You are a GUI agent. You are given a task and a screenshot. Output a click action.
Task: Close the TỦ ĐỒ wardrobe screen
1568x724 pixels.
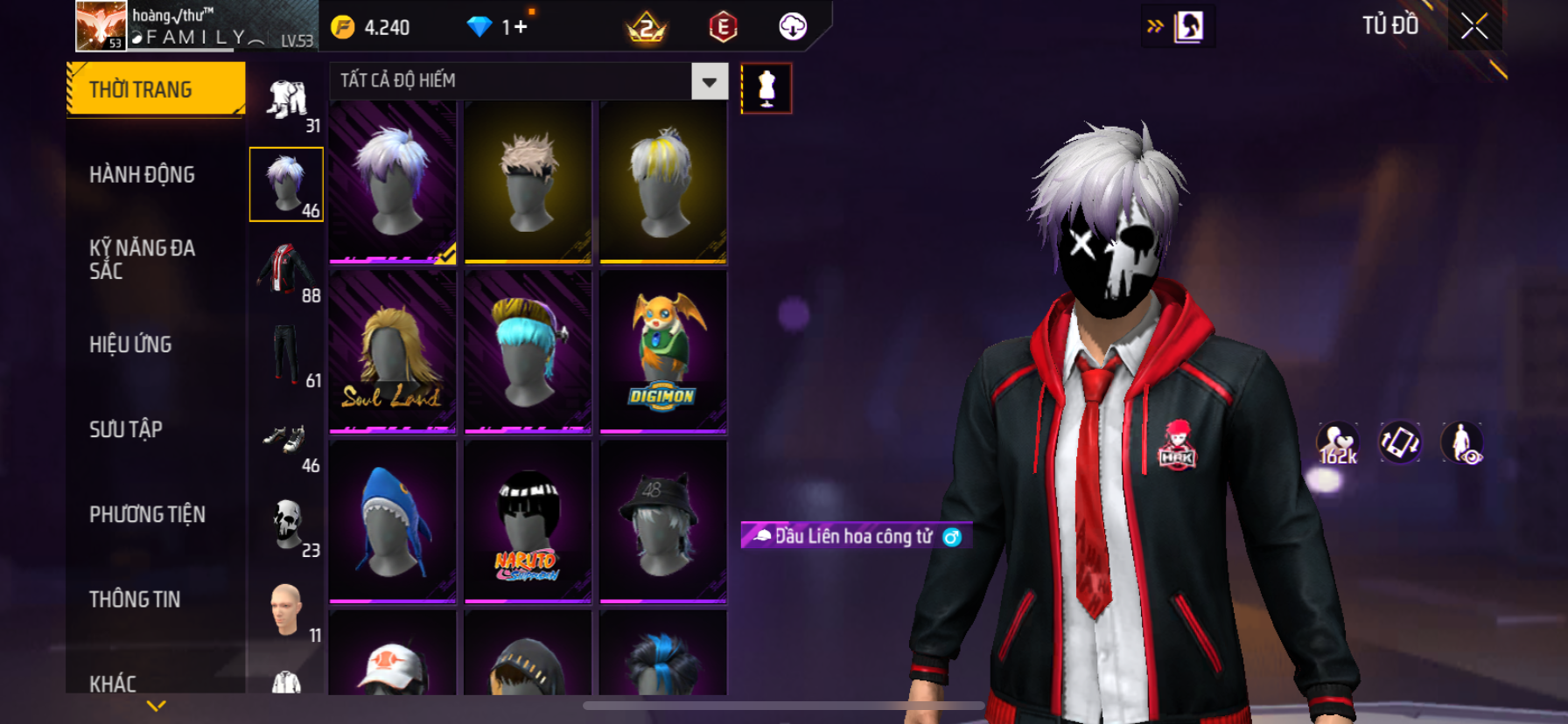click(1474, 26)
